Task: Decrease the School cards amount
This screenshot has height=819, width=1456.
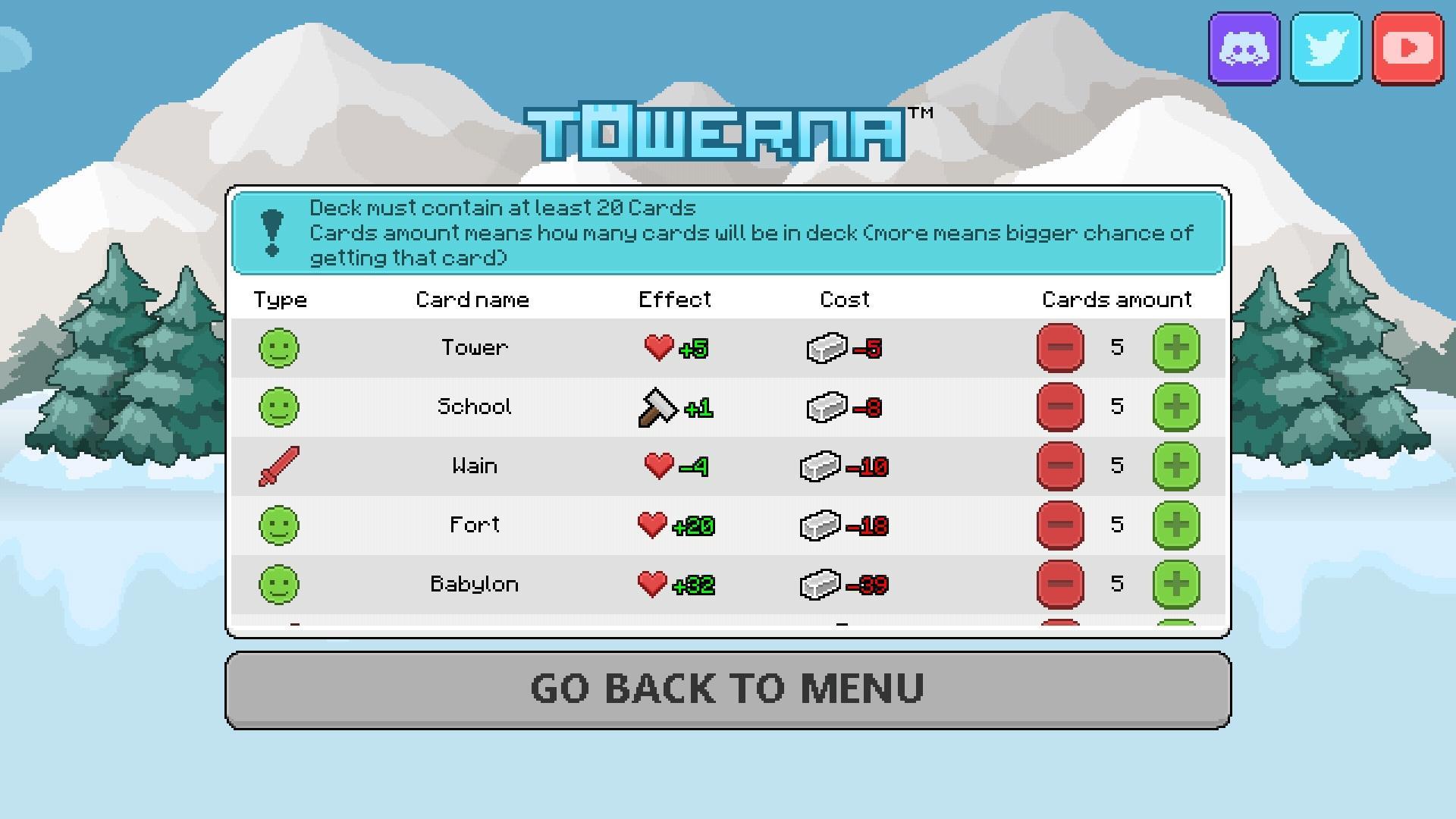Action: click(1060, 406)
